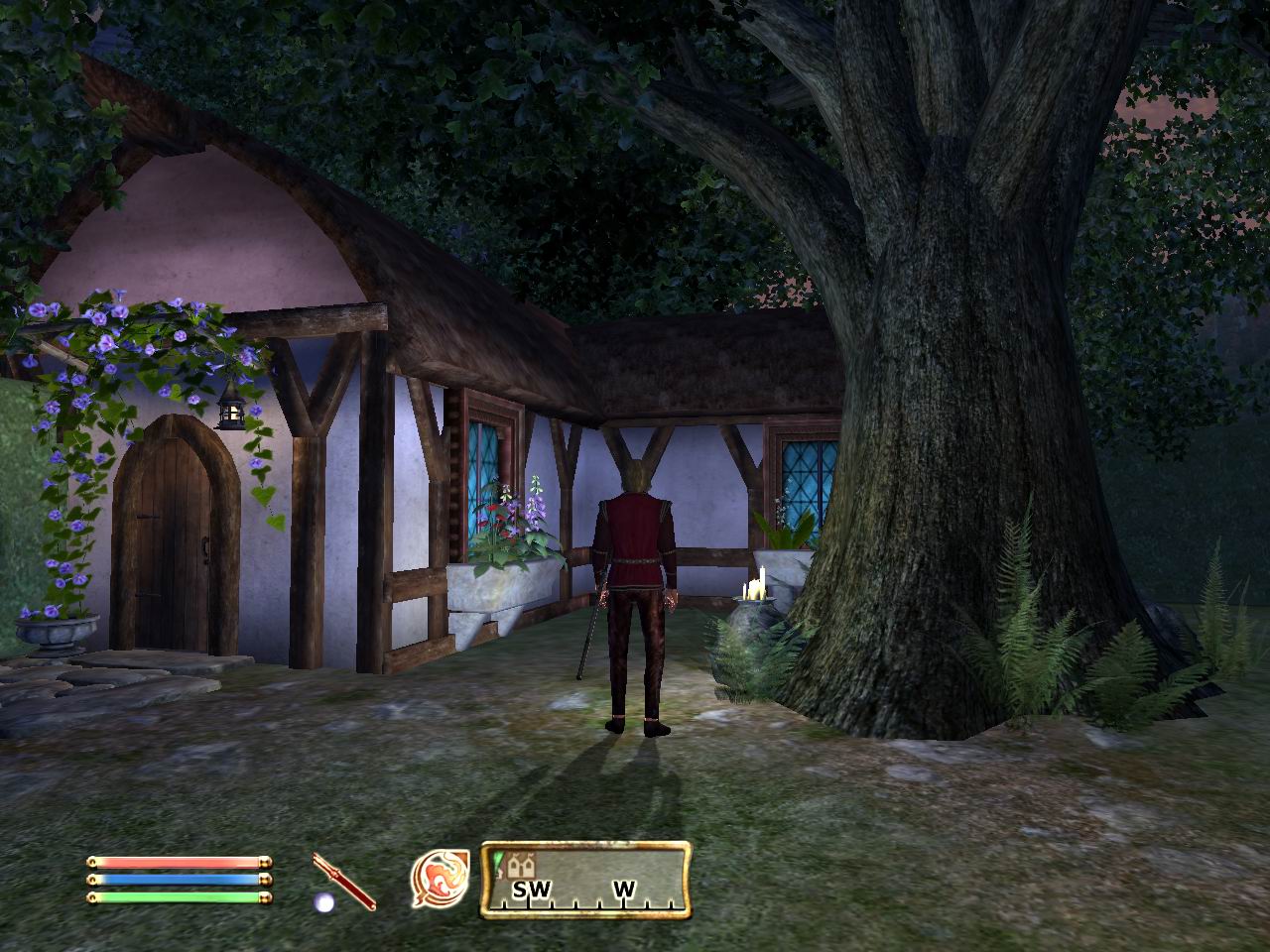The image size is (1270, 952).
Task: Click the green quest marker on the compass
Action: click(498, 858)
